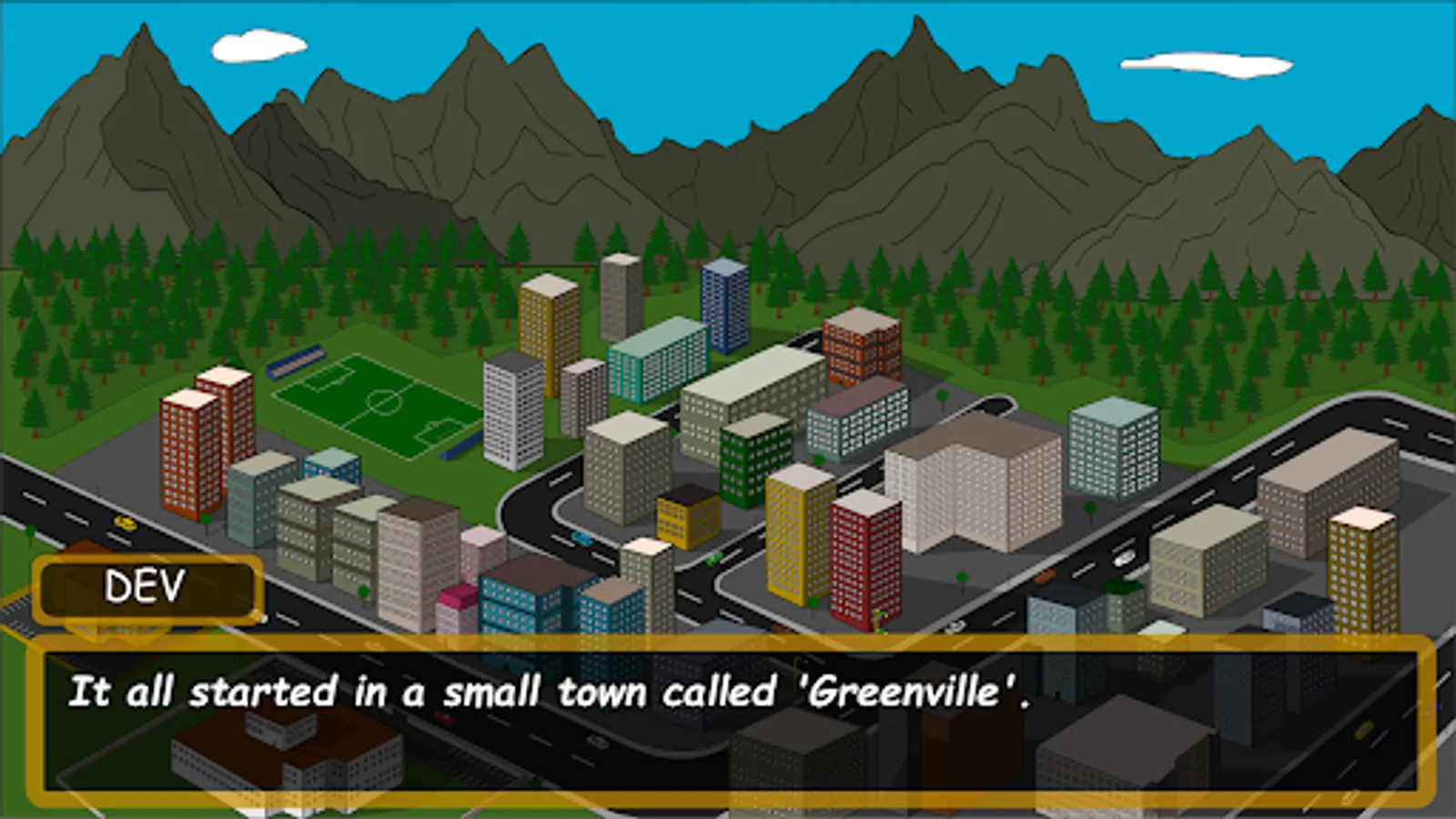Viewport: 1456px width, 819px height.
Task: Click the long white cloud on the right
Action: (x=1206, y=64)
